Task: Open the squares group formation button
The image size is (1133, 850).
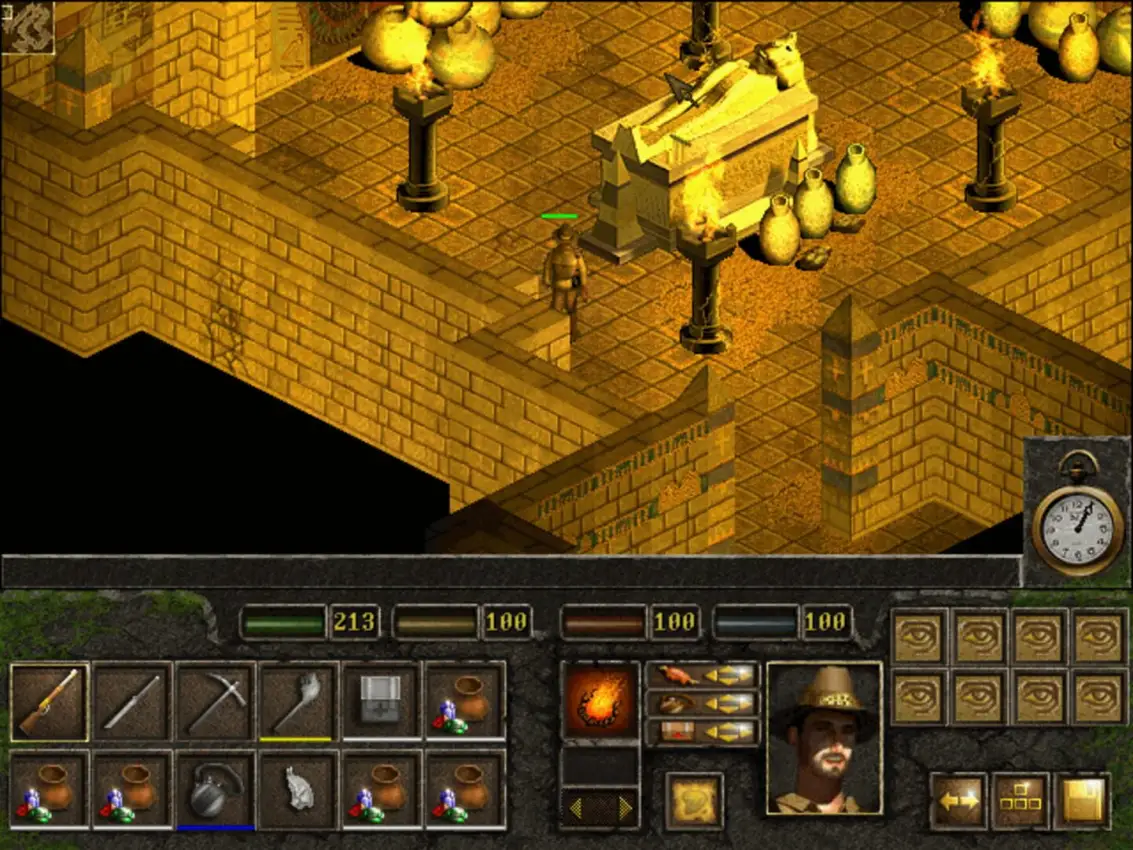Action: [x=1020, y=800]
